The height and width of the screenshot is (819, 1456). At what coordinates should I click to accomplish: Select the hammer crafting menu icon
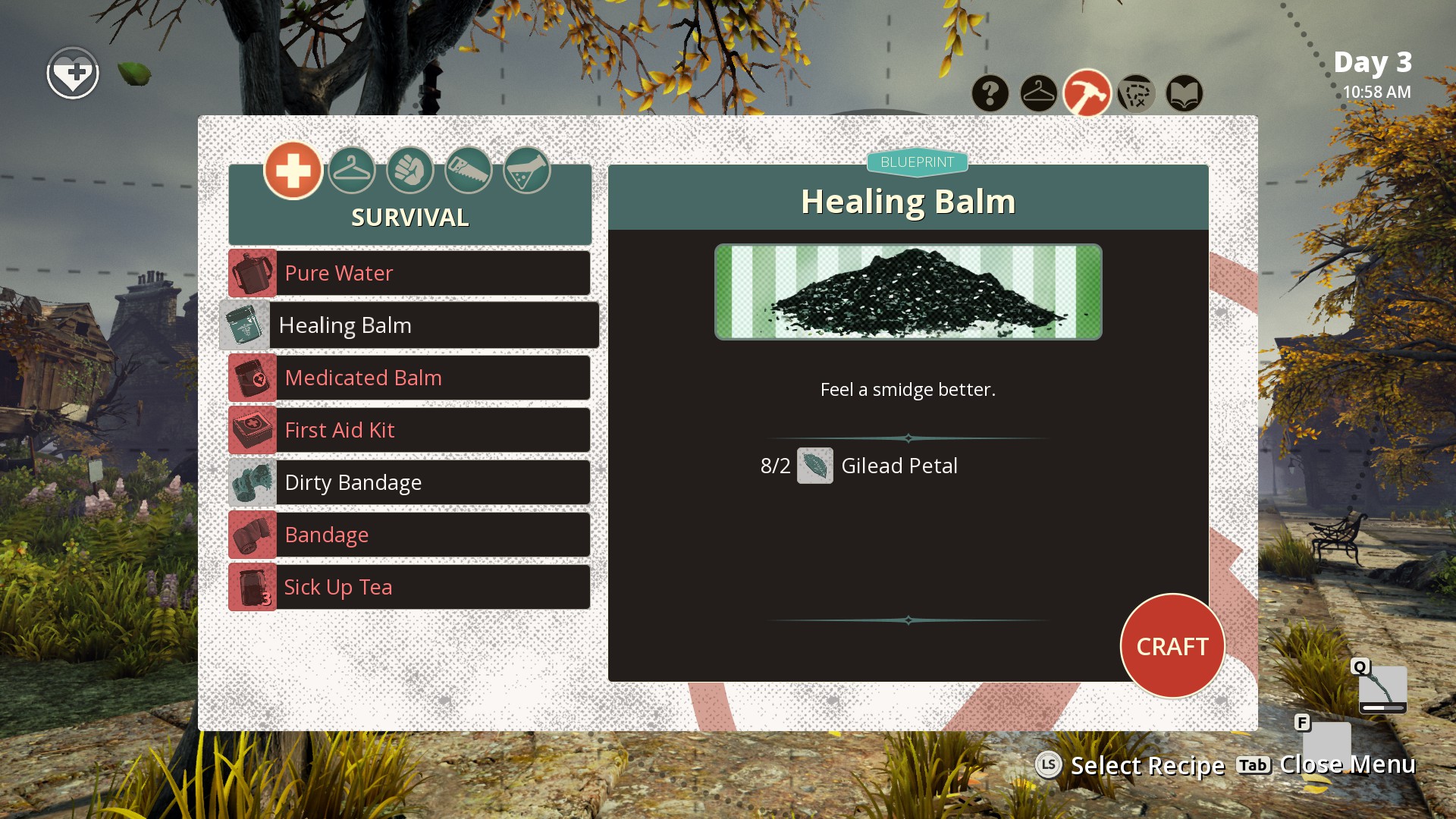1087,94
